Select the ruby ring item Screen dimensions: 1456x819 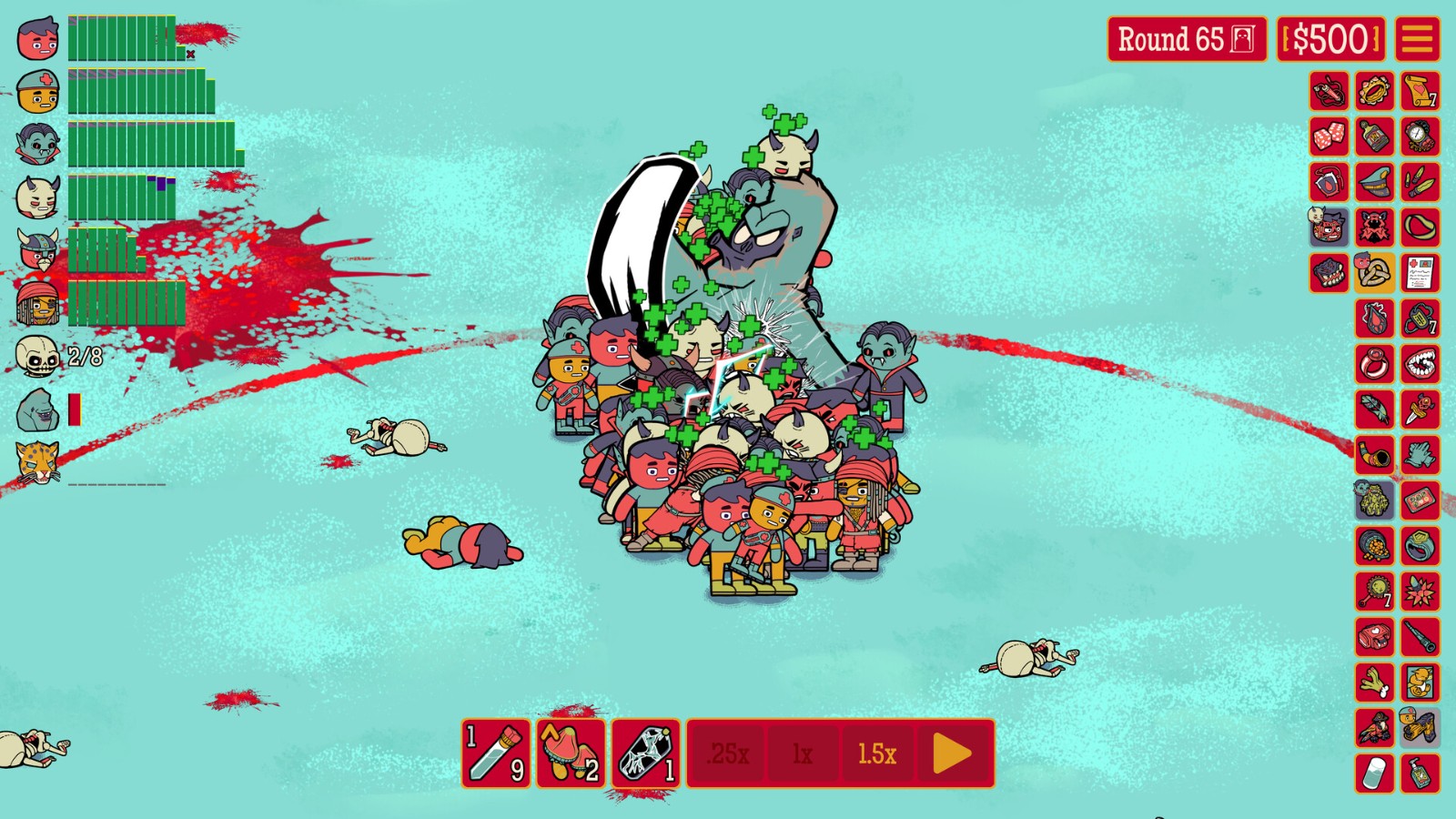[1374, 364]
